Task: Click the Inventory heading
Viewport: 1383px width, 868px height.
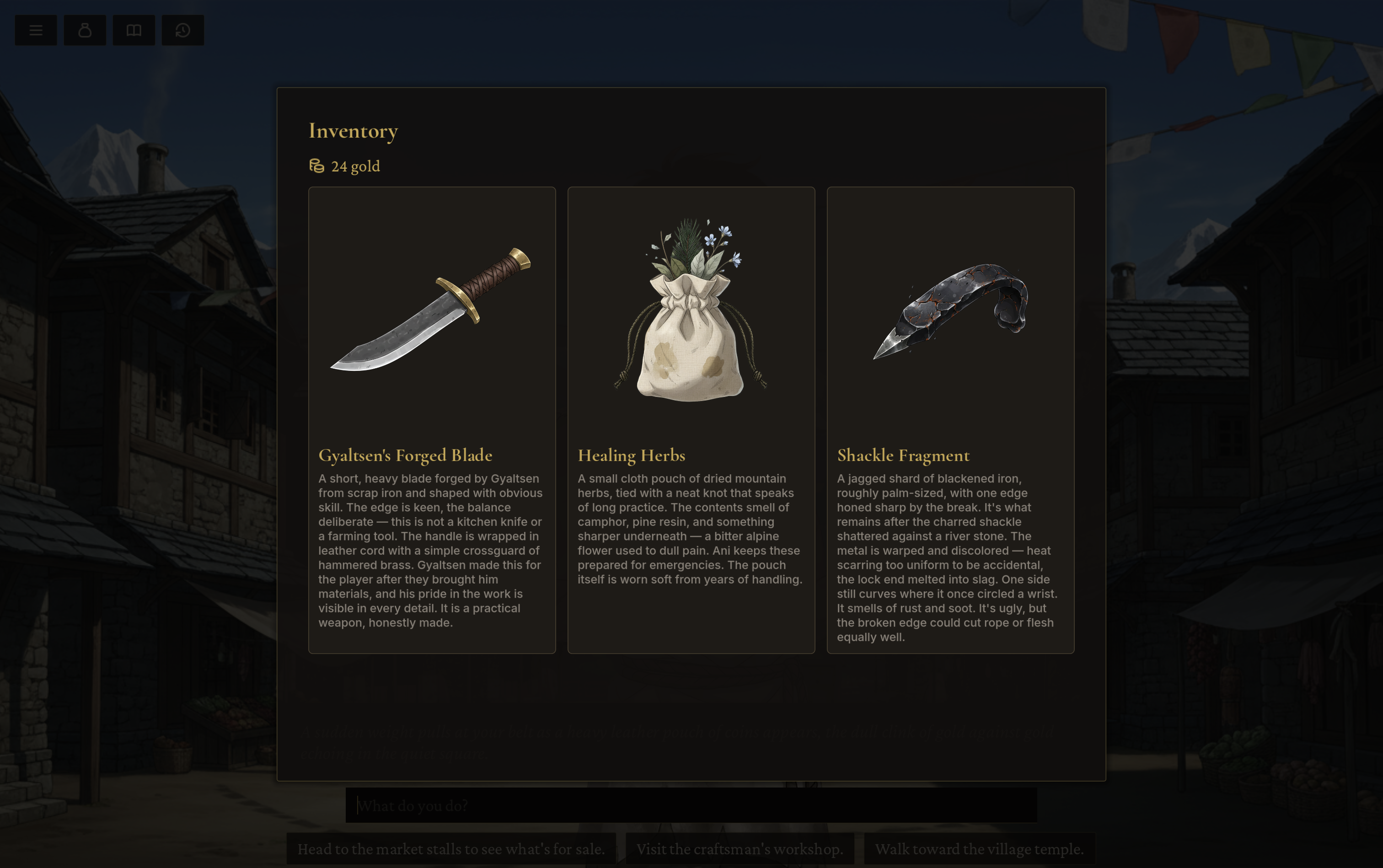Action: click(x=353, y=131)
